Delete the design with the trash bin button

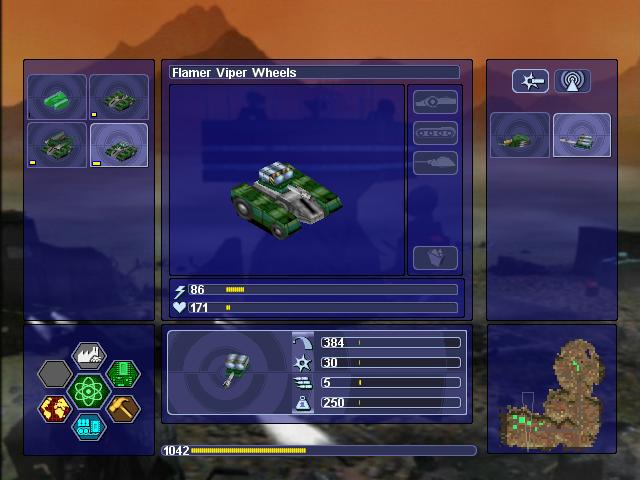(435, 257)
